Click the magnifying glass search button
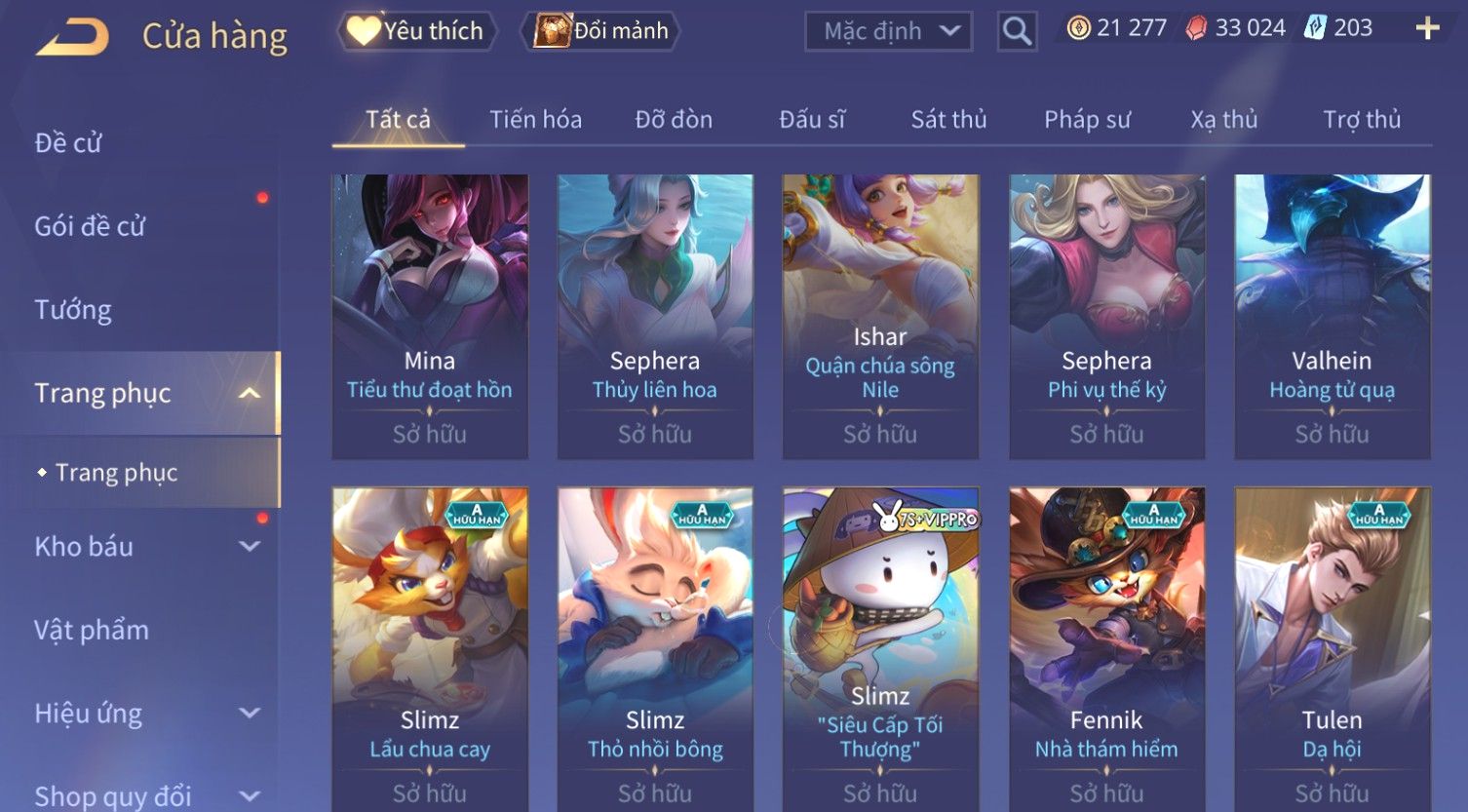Image resolution: width=1468 pixels, height=812 pixels. tap(1017, 31)
